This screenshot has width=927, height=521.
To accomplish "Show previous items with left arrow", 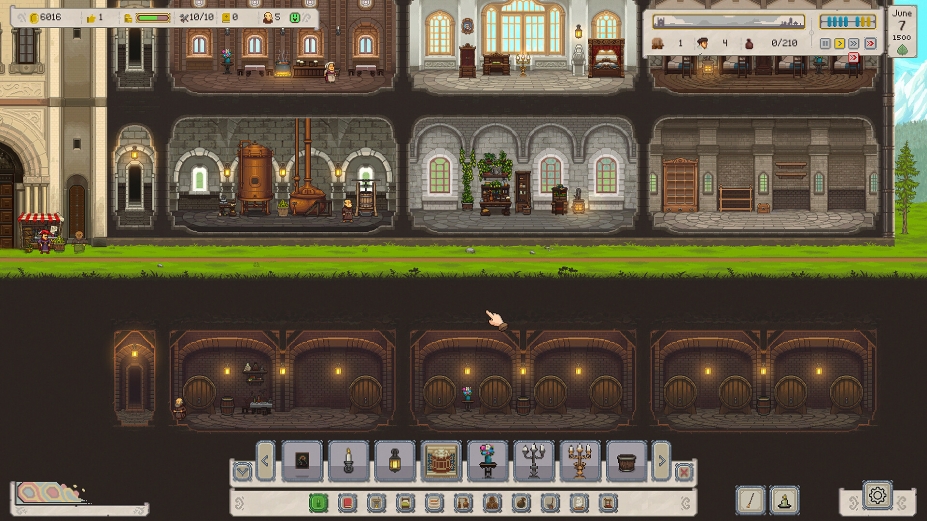I will (x=266, y=461).
